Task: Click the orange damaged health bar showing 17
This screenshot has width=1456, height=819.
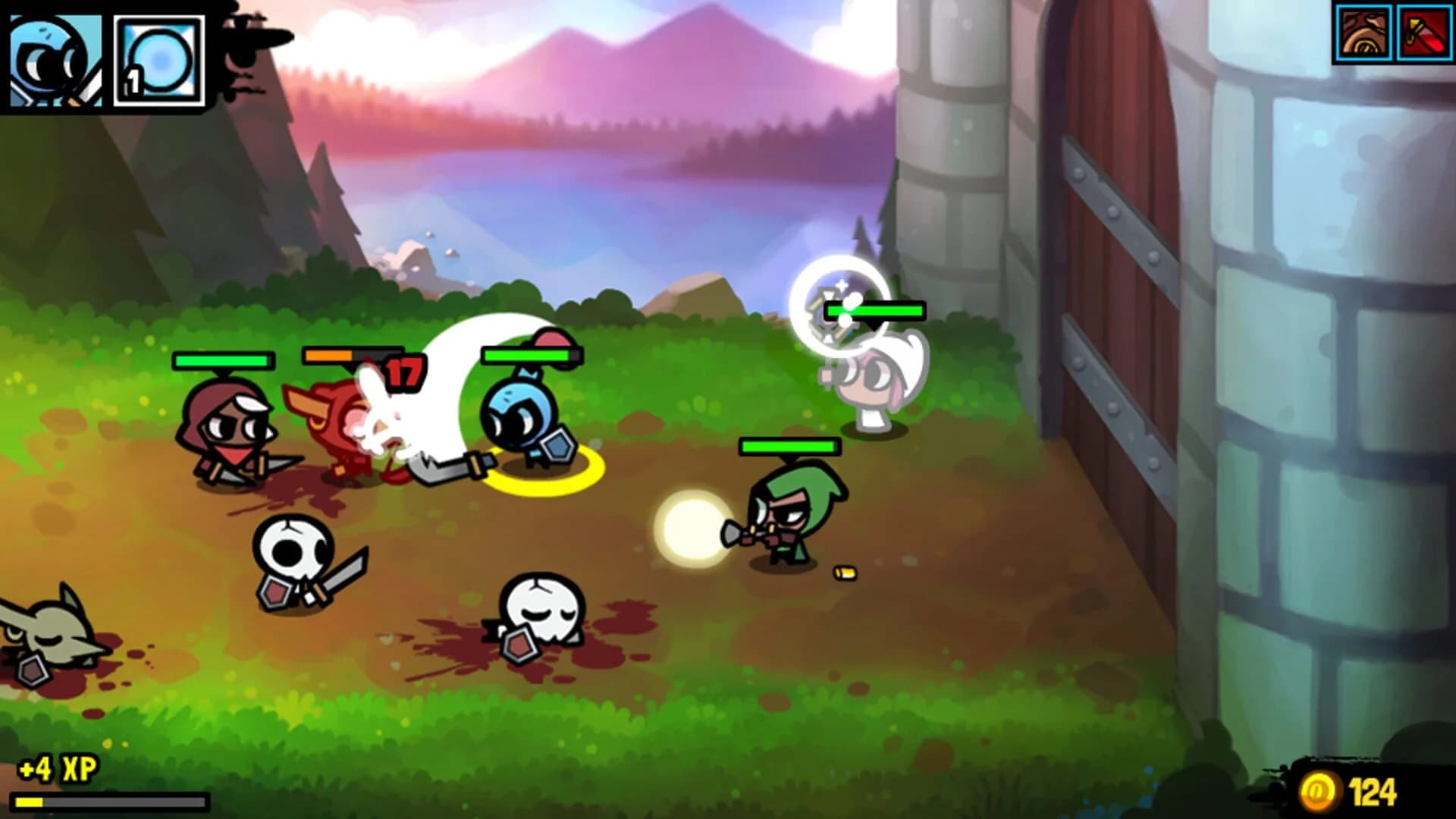Action: click(349, 354)
